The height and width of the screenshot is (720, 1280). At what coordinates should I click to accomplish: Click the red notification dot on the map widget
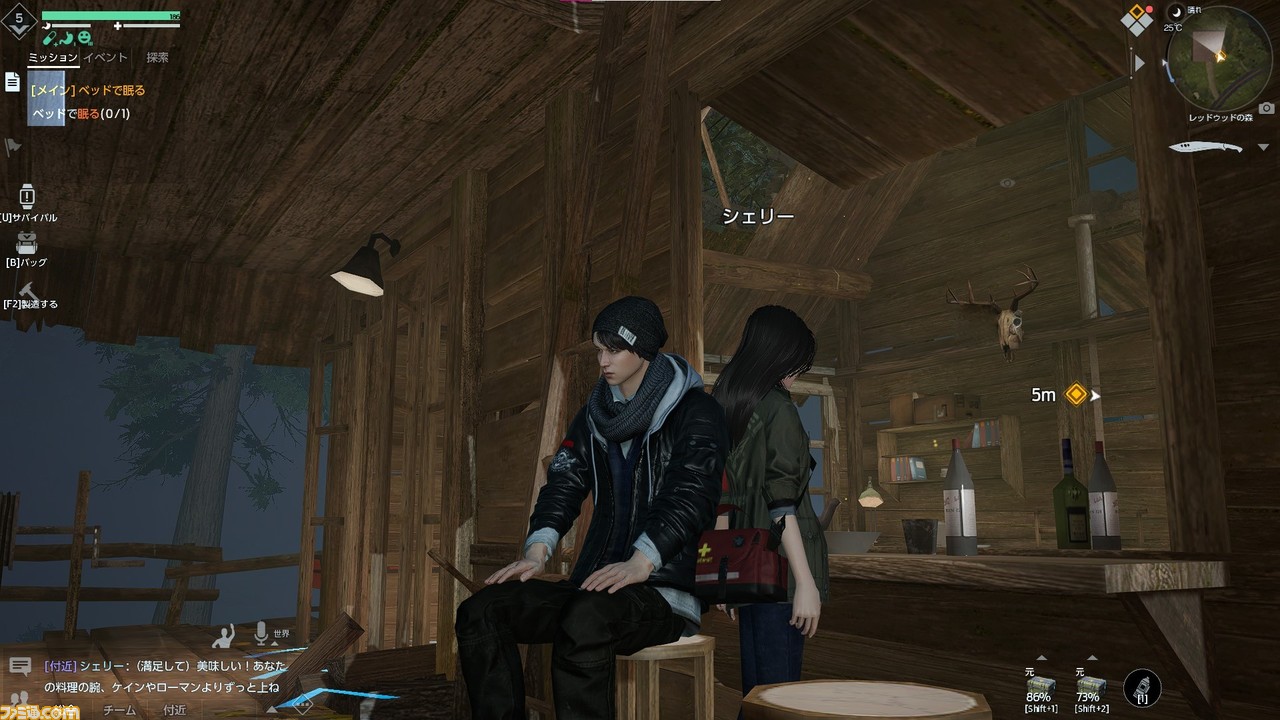click(x=1149, y=9)
